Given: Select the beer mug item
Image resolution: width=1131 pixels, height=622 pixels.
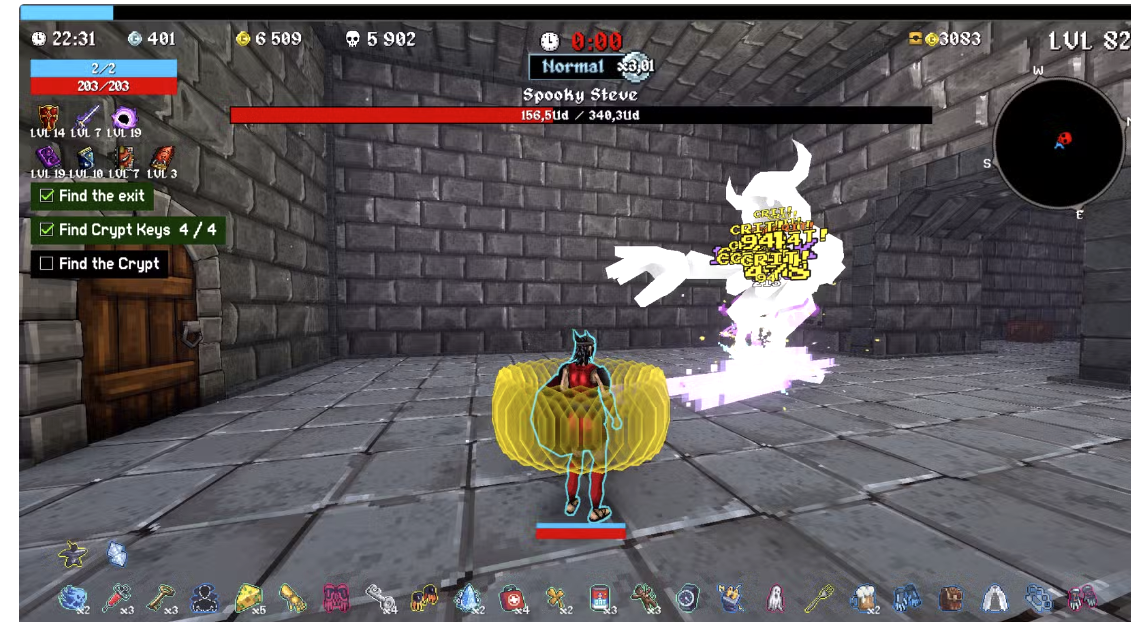Looking at the screenshot, I should point(862,597).
